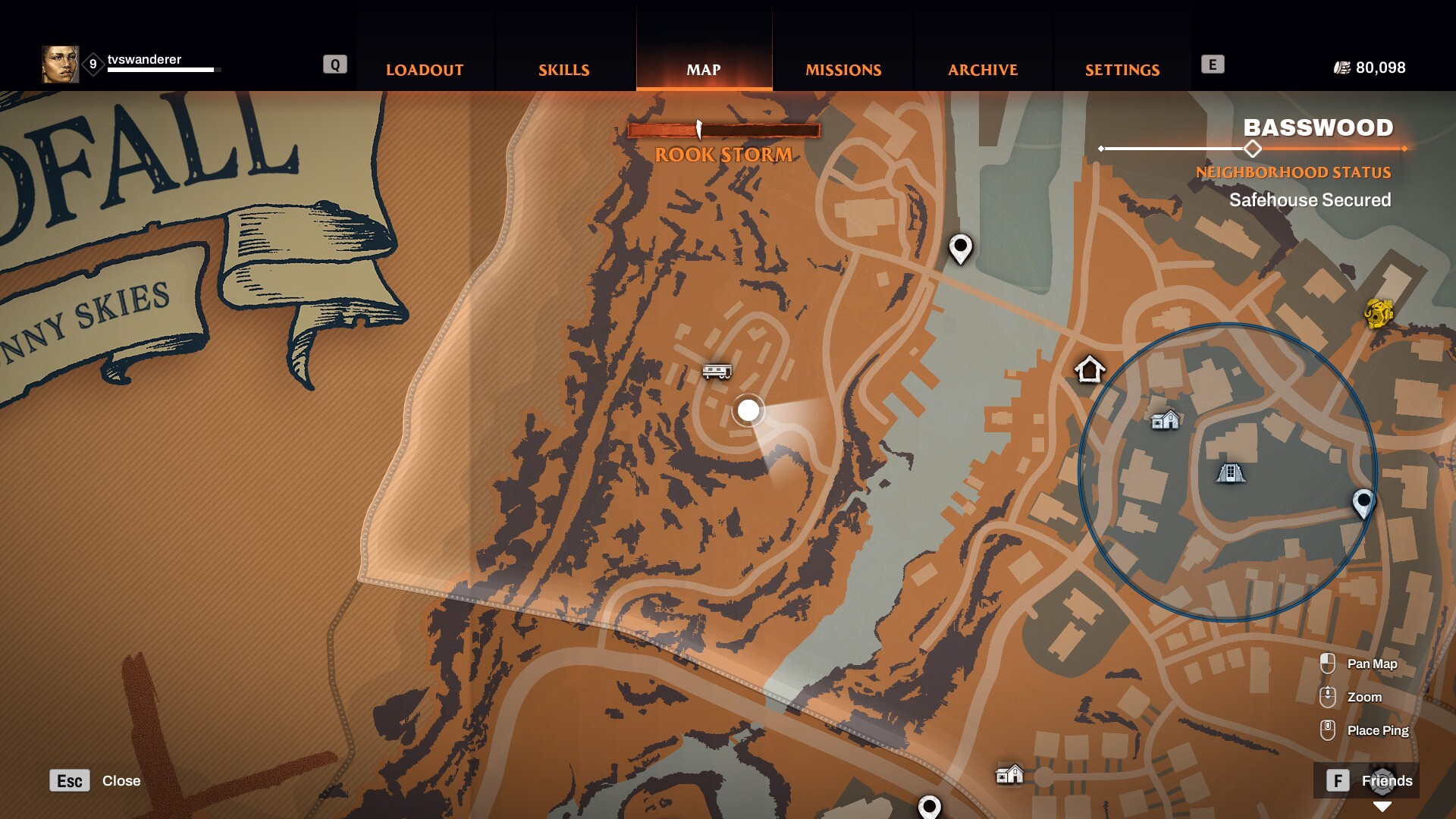Open the Skills tab
1456x819 pixels.
563,70
